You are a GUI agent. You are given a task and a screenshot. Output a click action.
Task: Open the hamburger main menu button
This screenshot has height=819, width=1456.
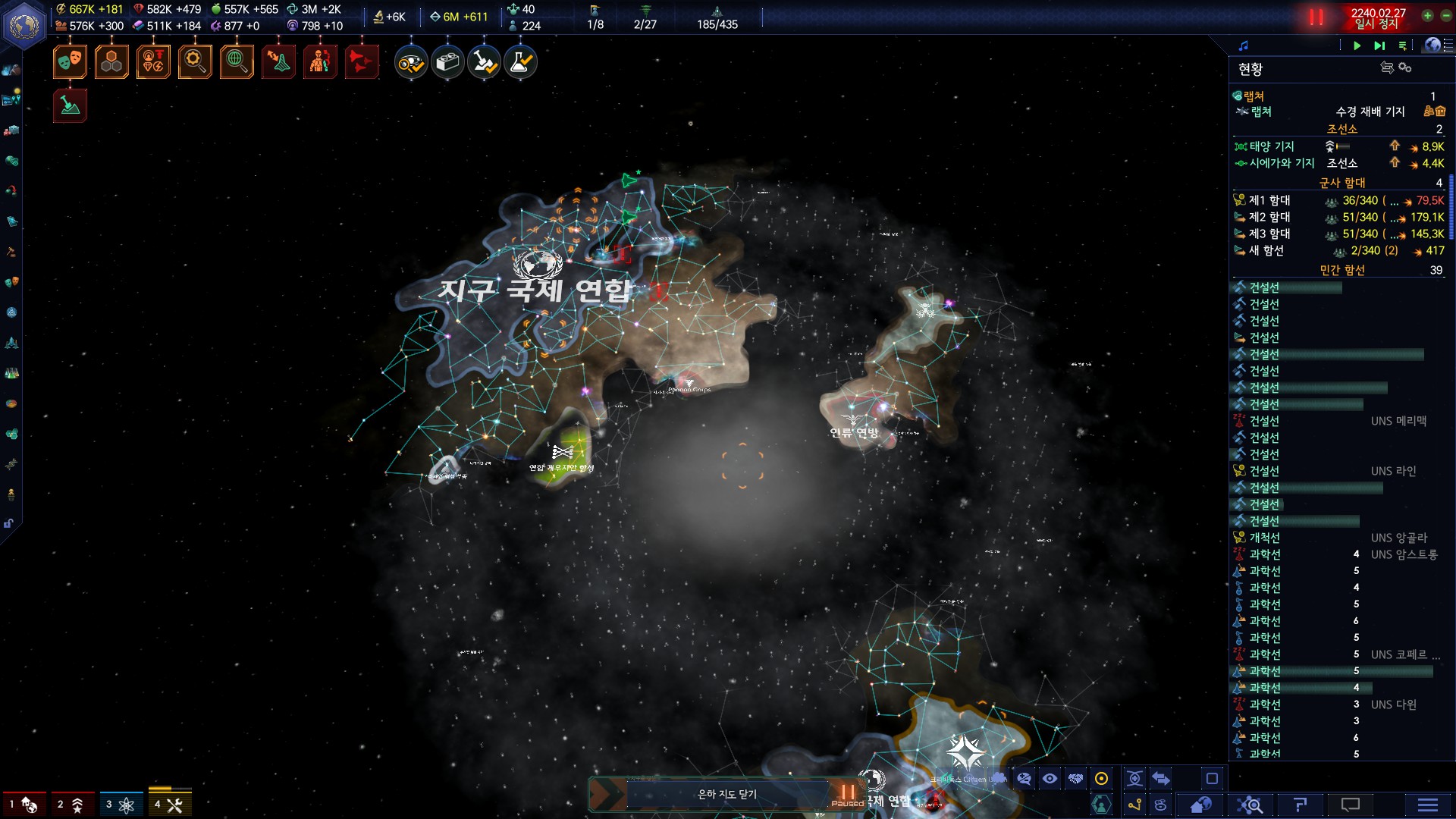(x=1427, y=805)
